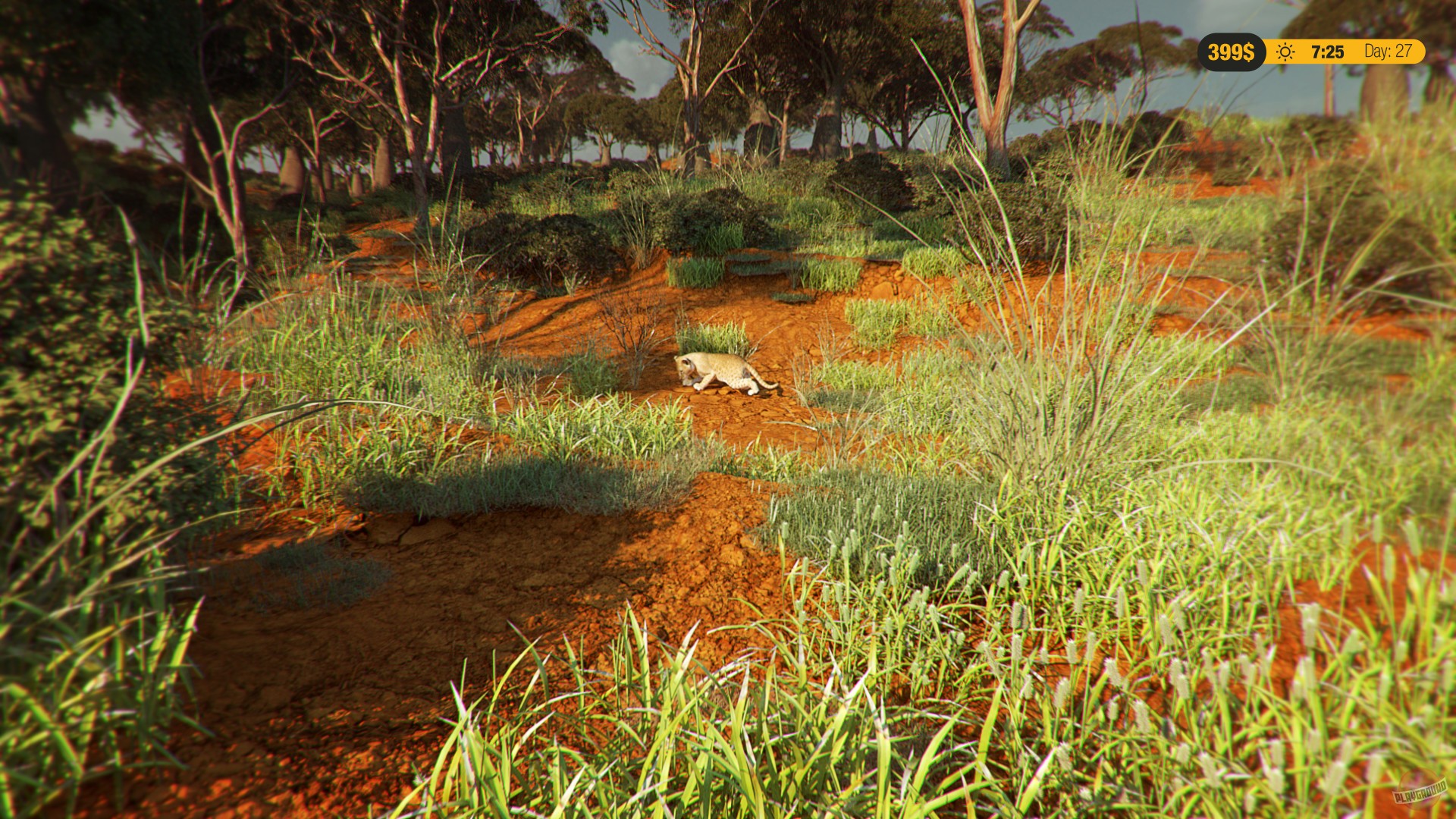The height and width of the screenshot is (819, 1456).
Task: Select the dollar sign on the money badge
Action: pyautogui.click(x=1249, y=52)
